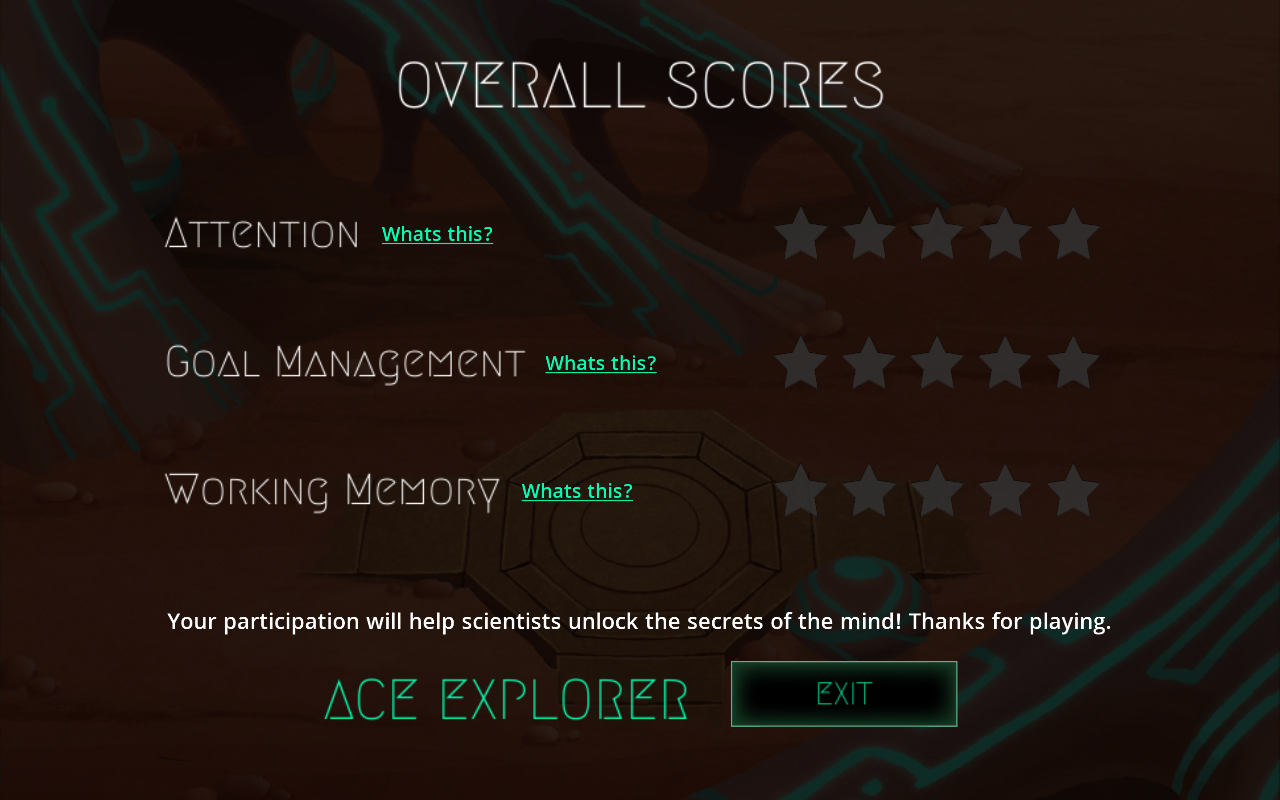Select the last Goal Management star
Viewport: 1280px width, 800px height.
click(x=1073, y=362)
